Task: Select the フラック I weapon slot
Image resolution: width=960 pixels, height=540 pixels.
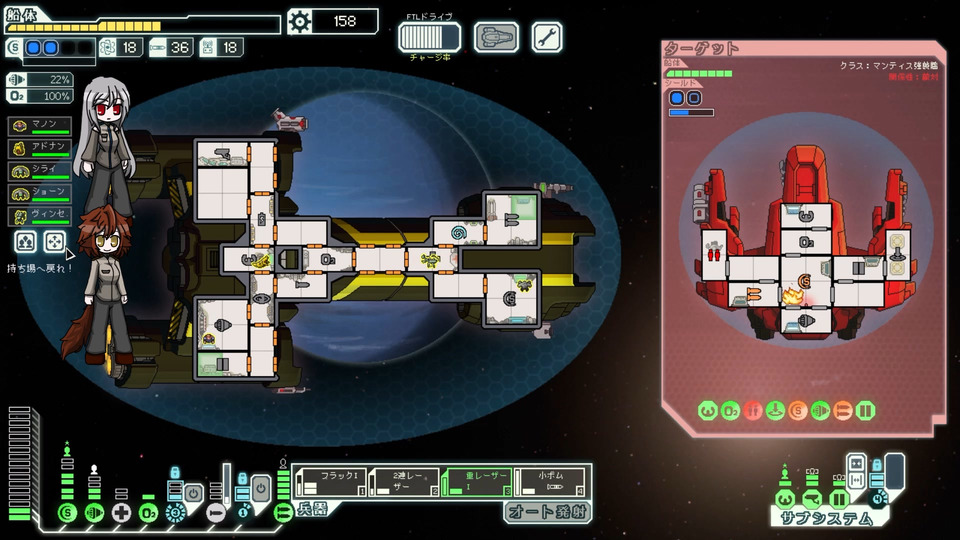Action: click(x=329, y=481)
